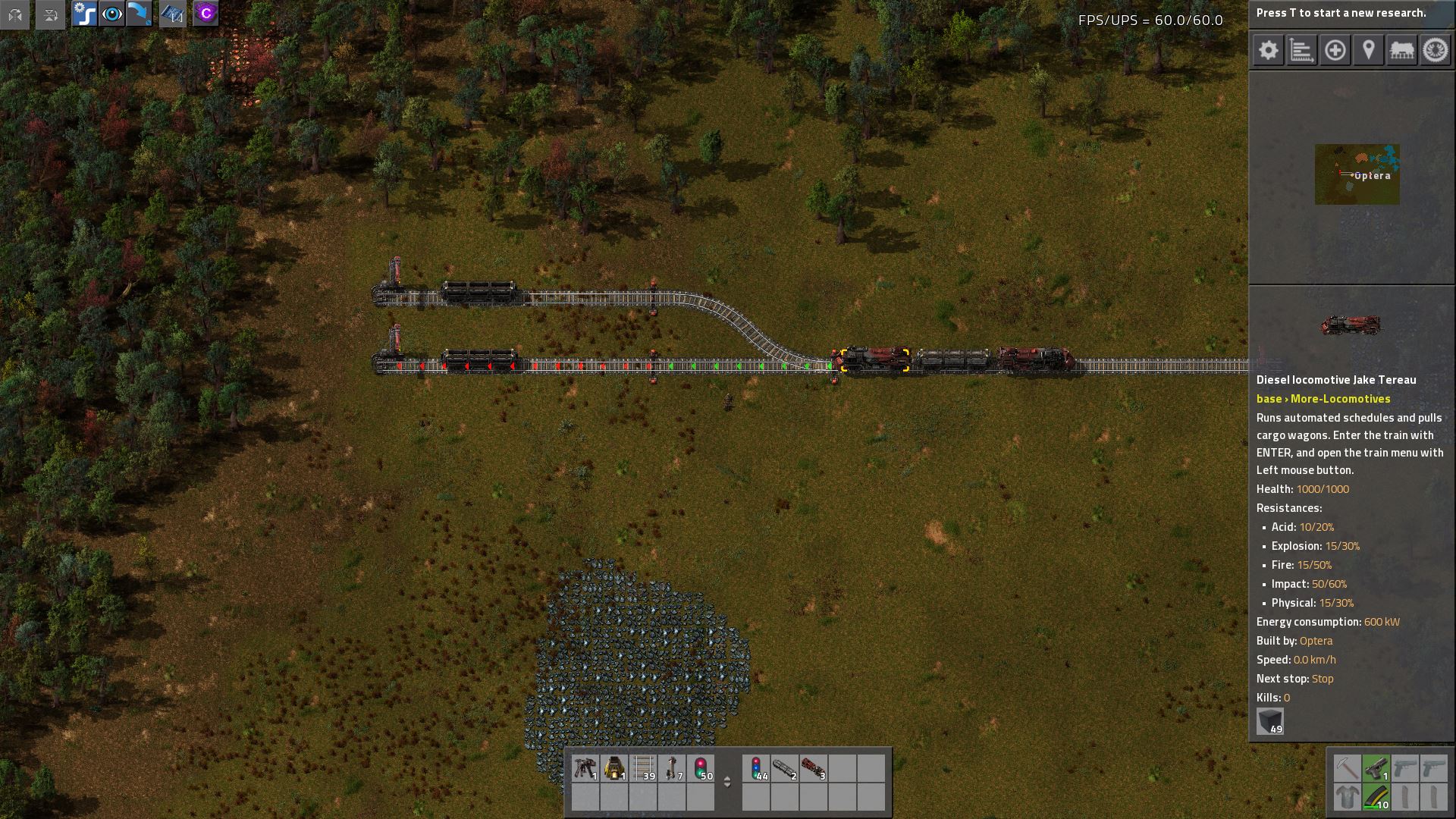Click the blue curved arrow shortcut

140,14
